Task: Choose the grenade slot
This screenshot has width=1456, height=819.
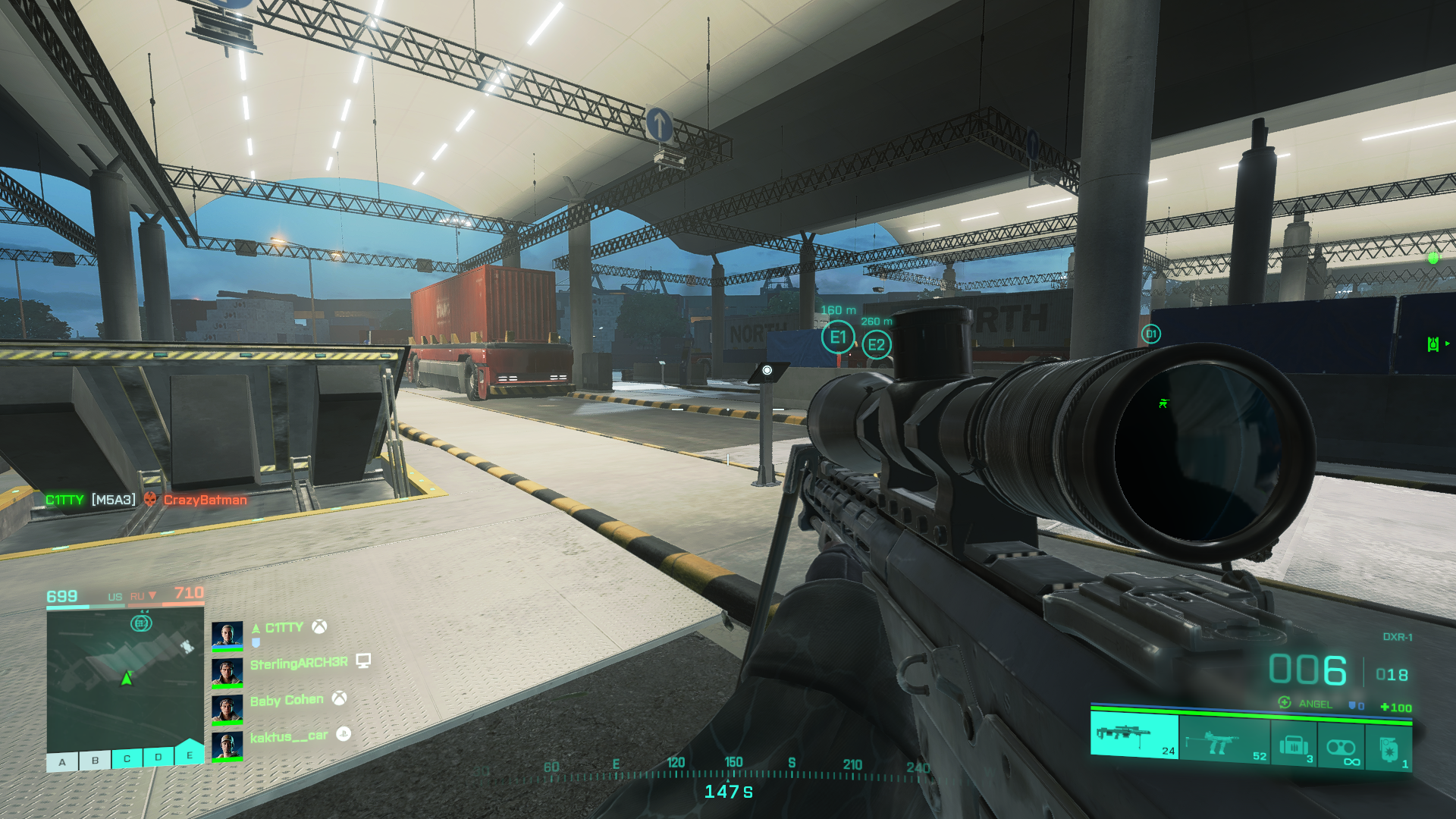Action: click(x=1389, y=749)
